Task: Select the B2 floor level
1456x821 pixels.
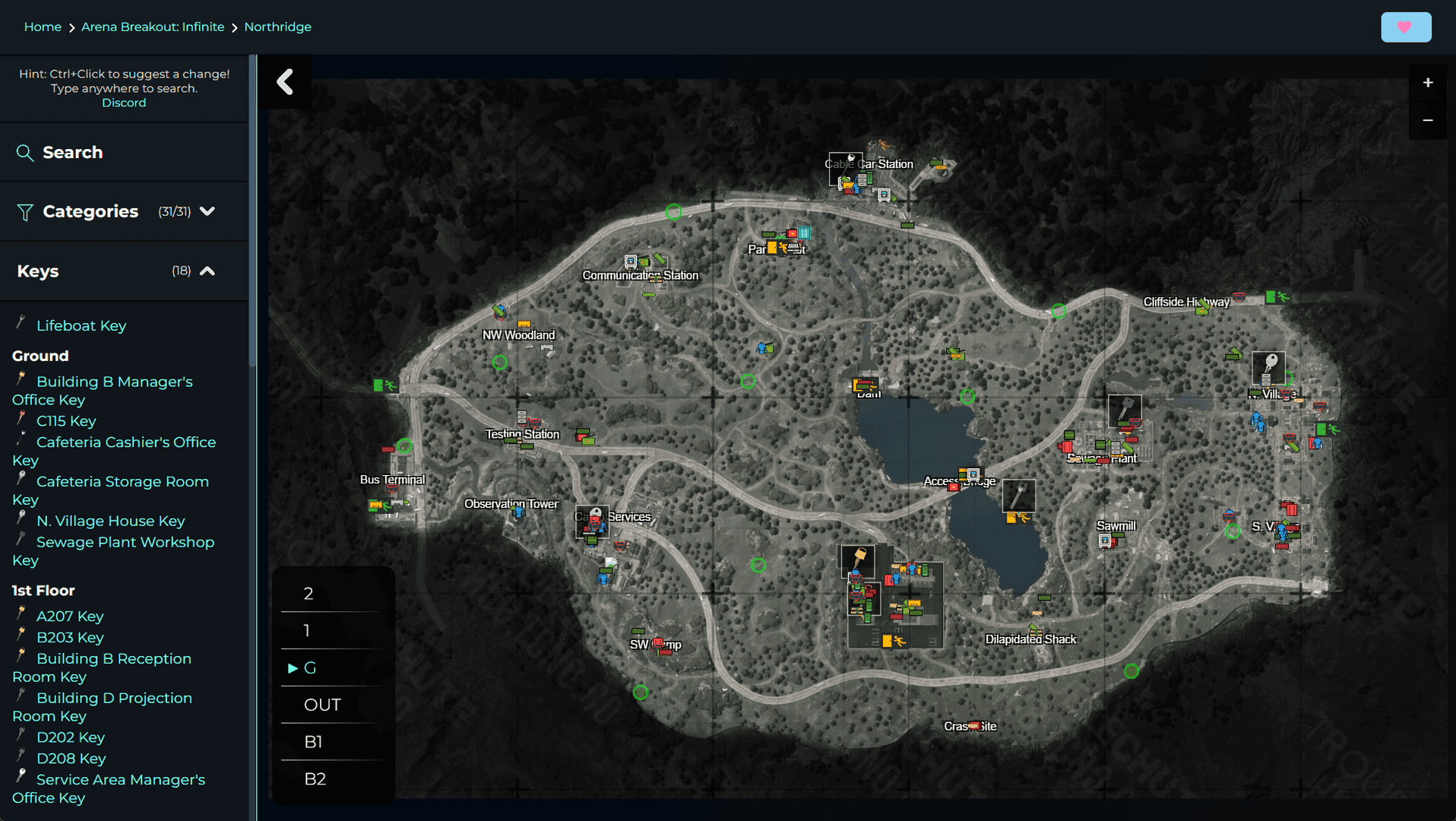Action: coord(315,778)
